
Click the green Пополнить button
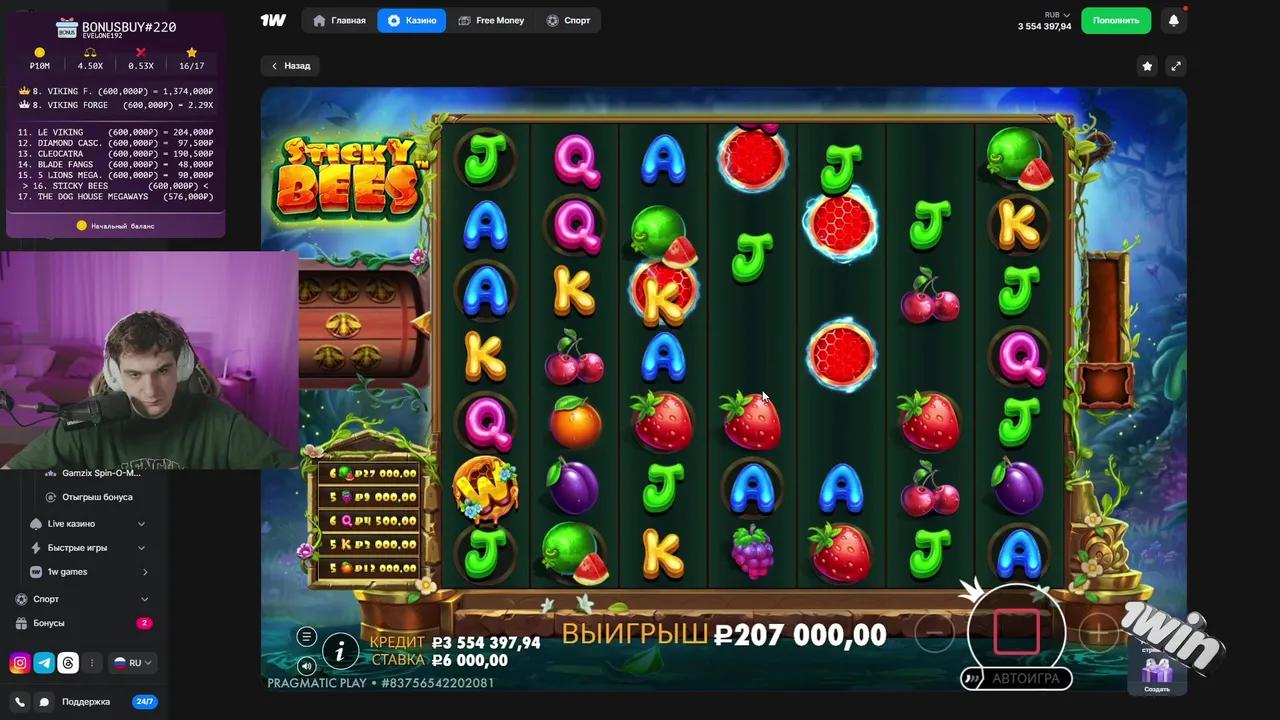click(x=1115, y=20)
